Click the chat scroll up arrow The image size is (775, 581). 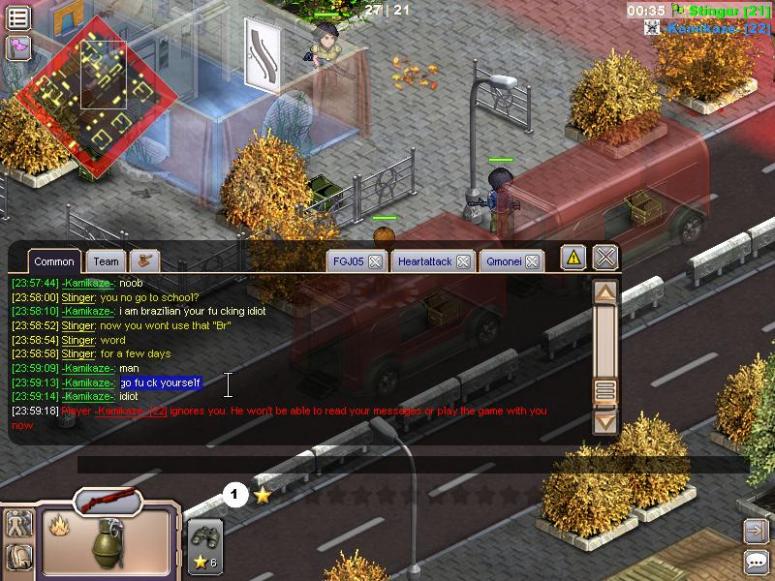coord(605,293)
